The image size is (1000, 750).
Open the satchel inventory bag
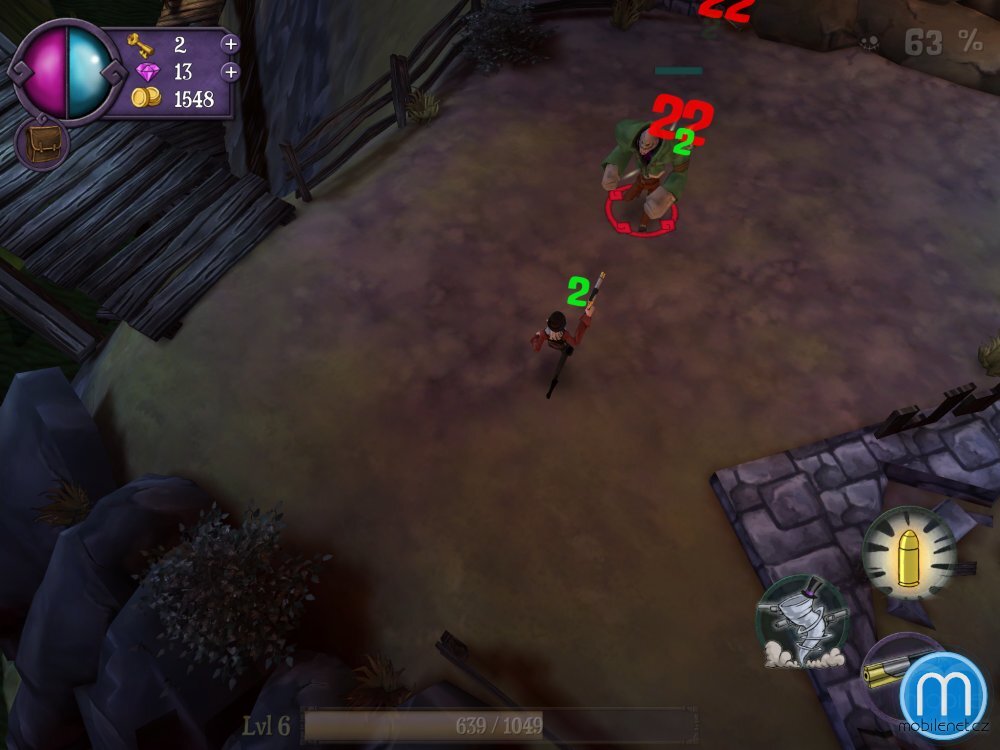tap(41, 142)
